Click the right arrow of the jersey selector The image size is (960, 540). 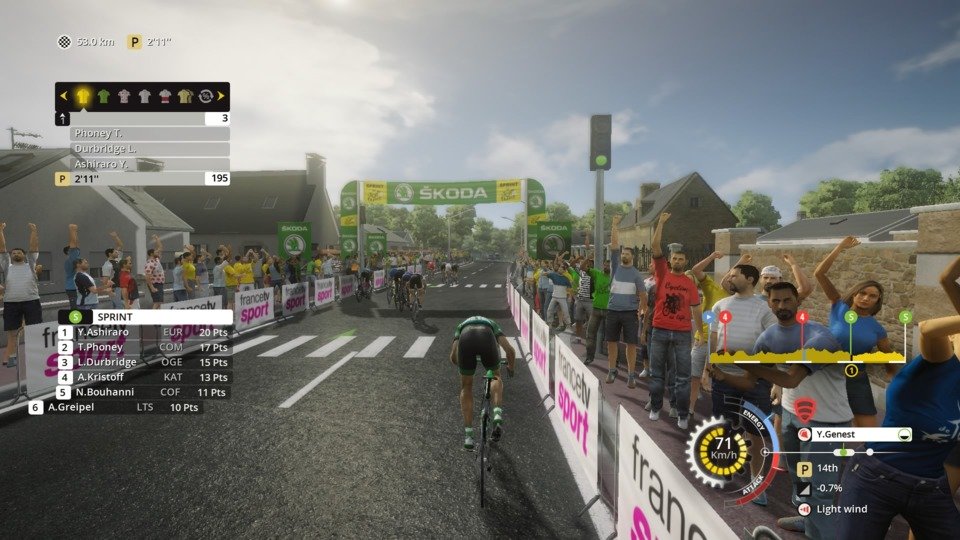[x=221, y=96]
